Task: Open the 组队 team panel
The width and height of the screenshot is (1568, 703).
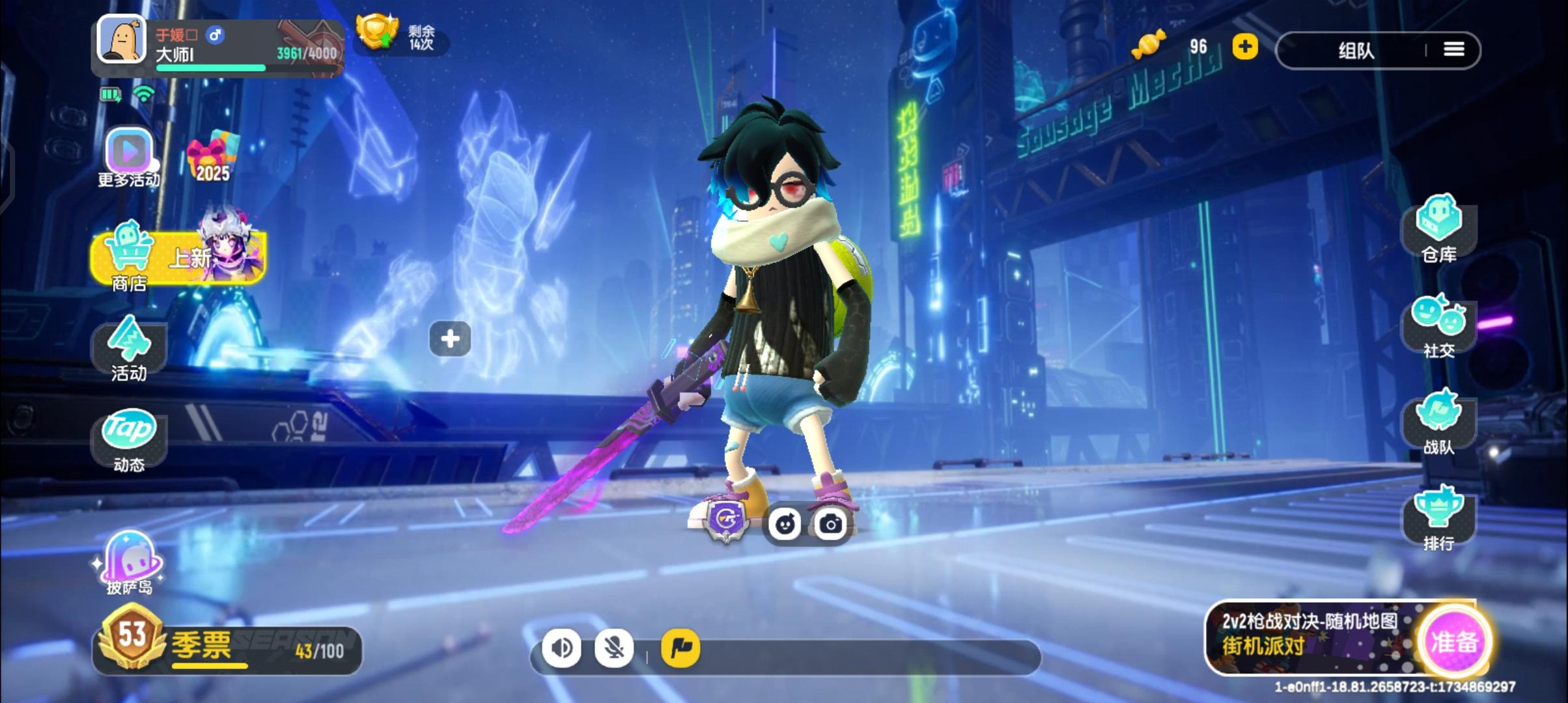Action: coord(1356,50)
